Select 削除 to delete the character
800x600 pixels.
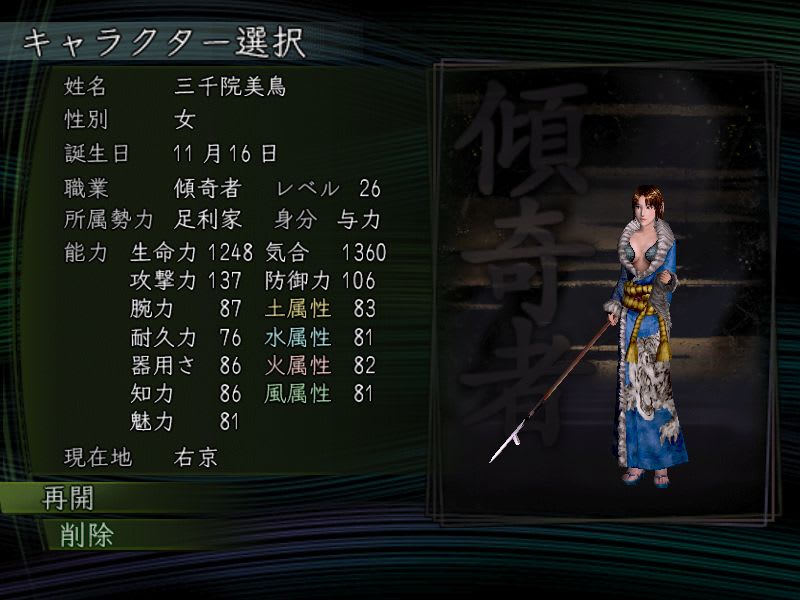80,534
